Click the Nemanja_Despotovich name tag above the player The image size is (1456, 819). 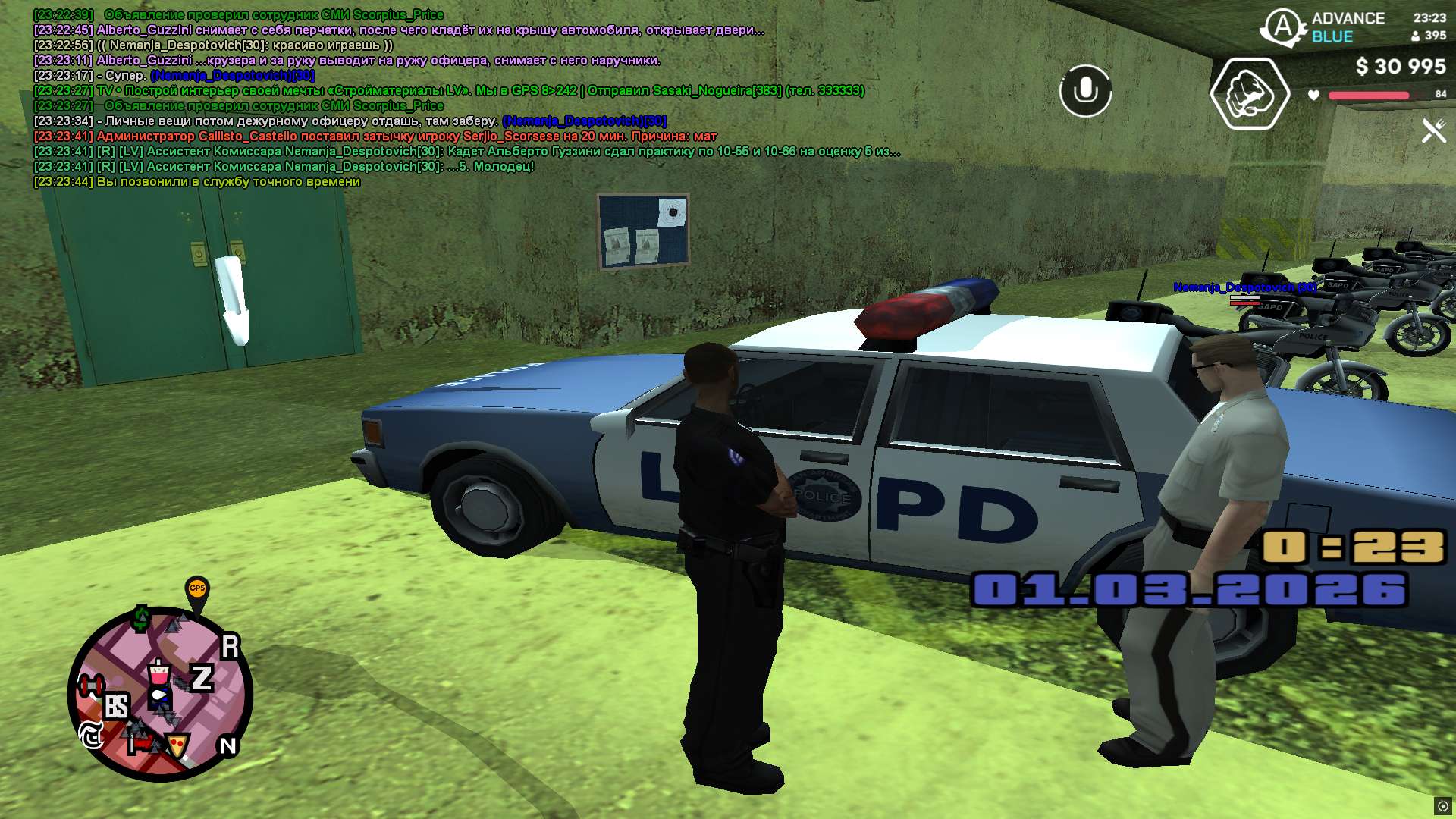1244,287
